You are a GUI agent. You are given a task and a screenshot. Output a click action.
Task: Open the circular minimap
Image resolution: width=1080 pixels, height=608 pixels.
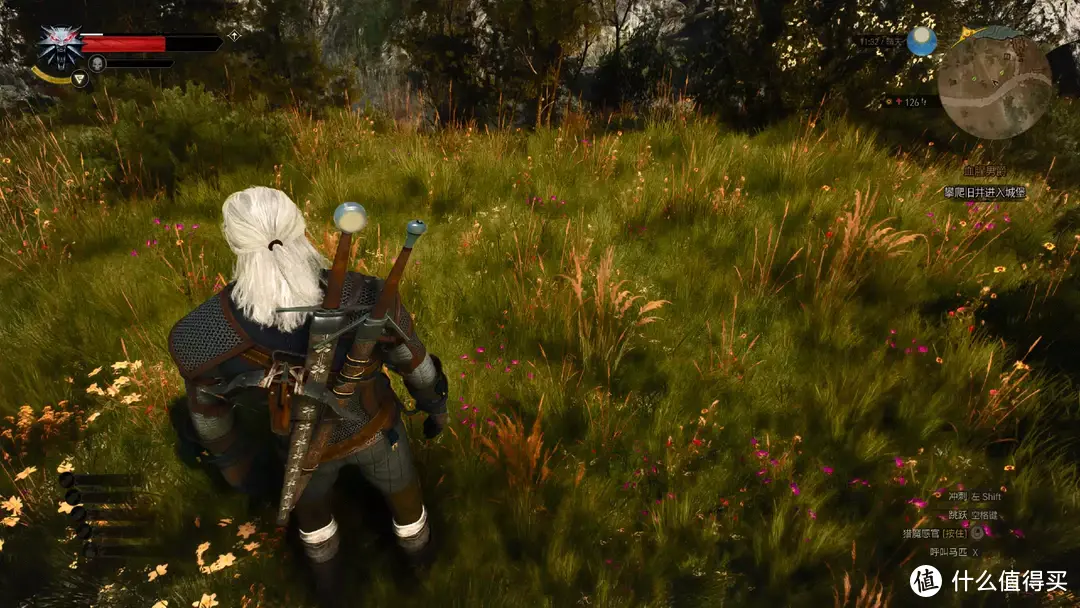click(994, 87)
